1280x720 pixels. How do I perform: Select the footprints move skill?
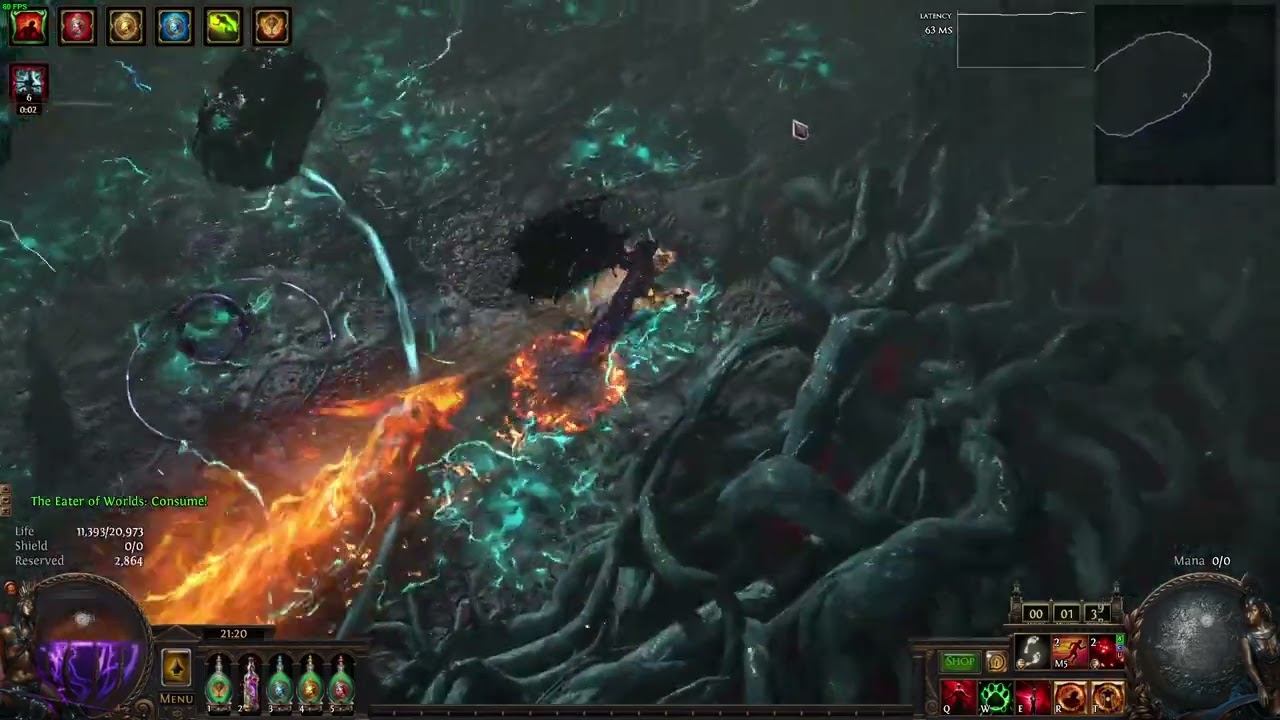1032,652
